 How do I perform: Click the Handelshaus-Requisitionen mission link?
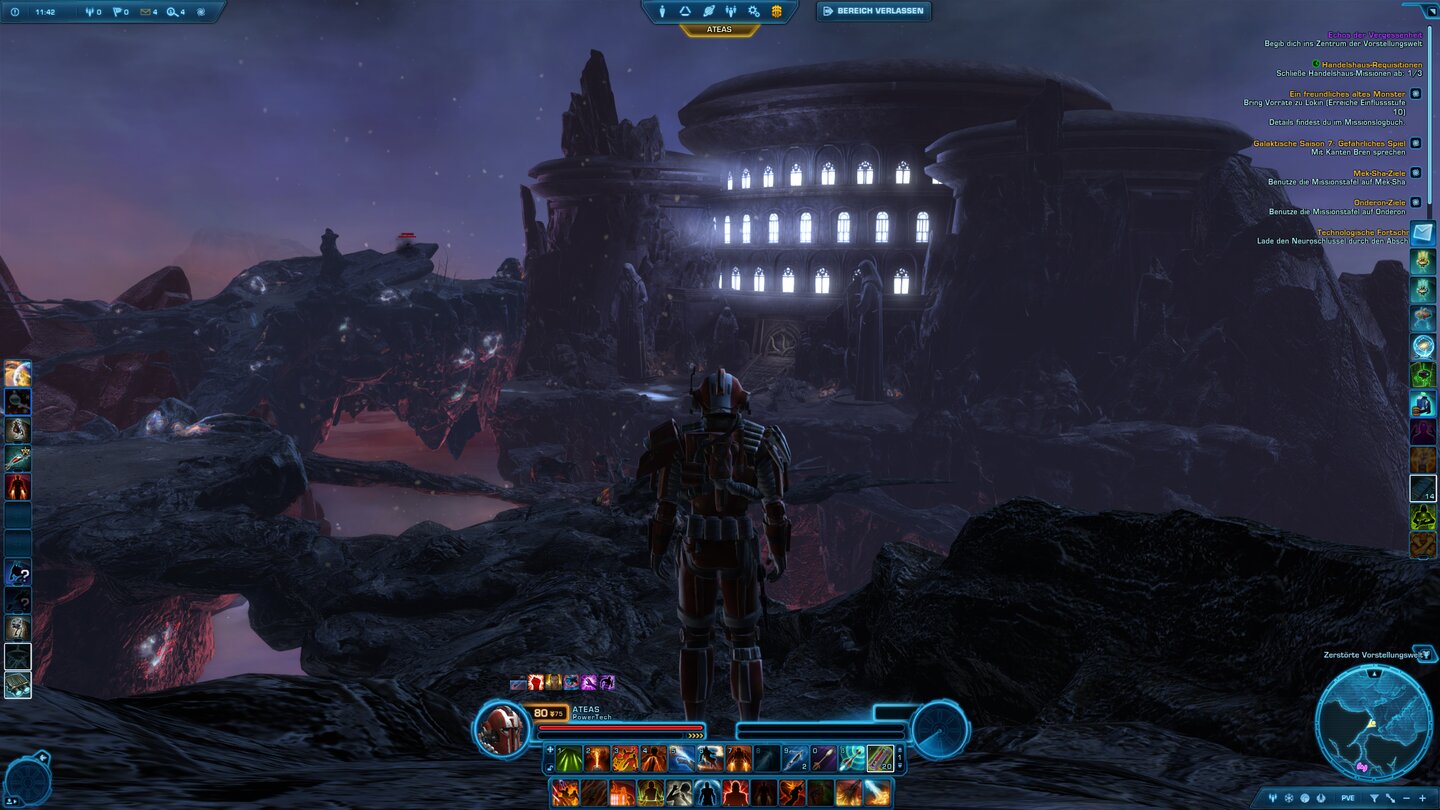(1373, 65)
